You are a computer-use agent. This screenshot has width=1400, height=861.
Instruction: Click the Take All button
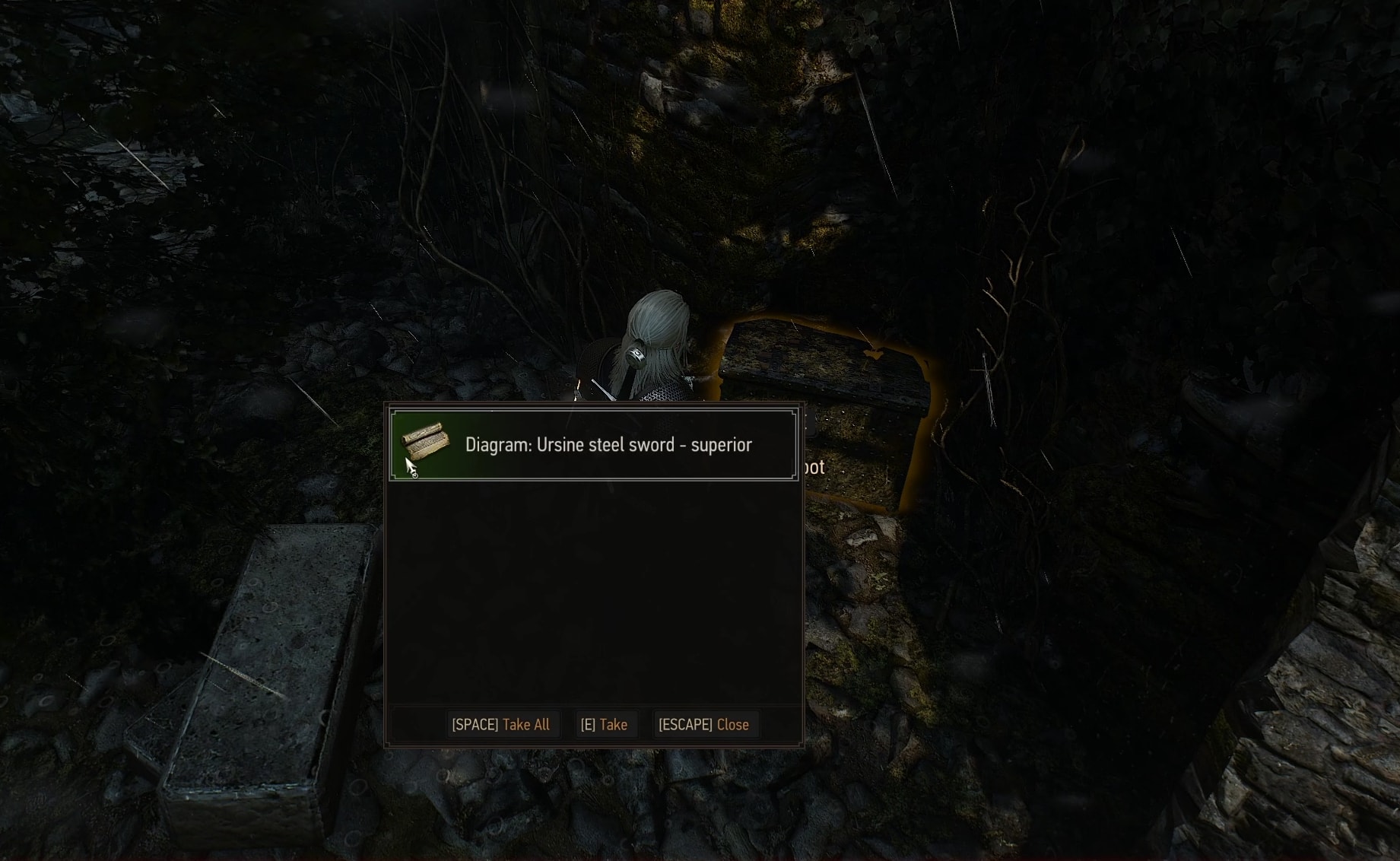(500, 725)
